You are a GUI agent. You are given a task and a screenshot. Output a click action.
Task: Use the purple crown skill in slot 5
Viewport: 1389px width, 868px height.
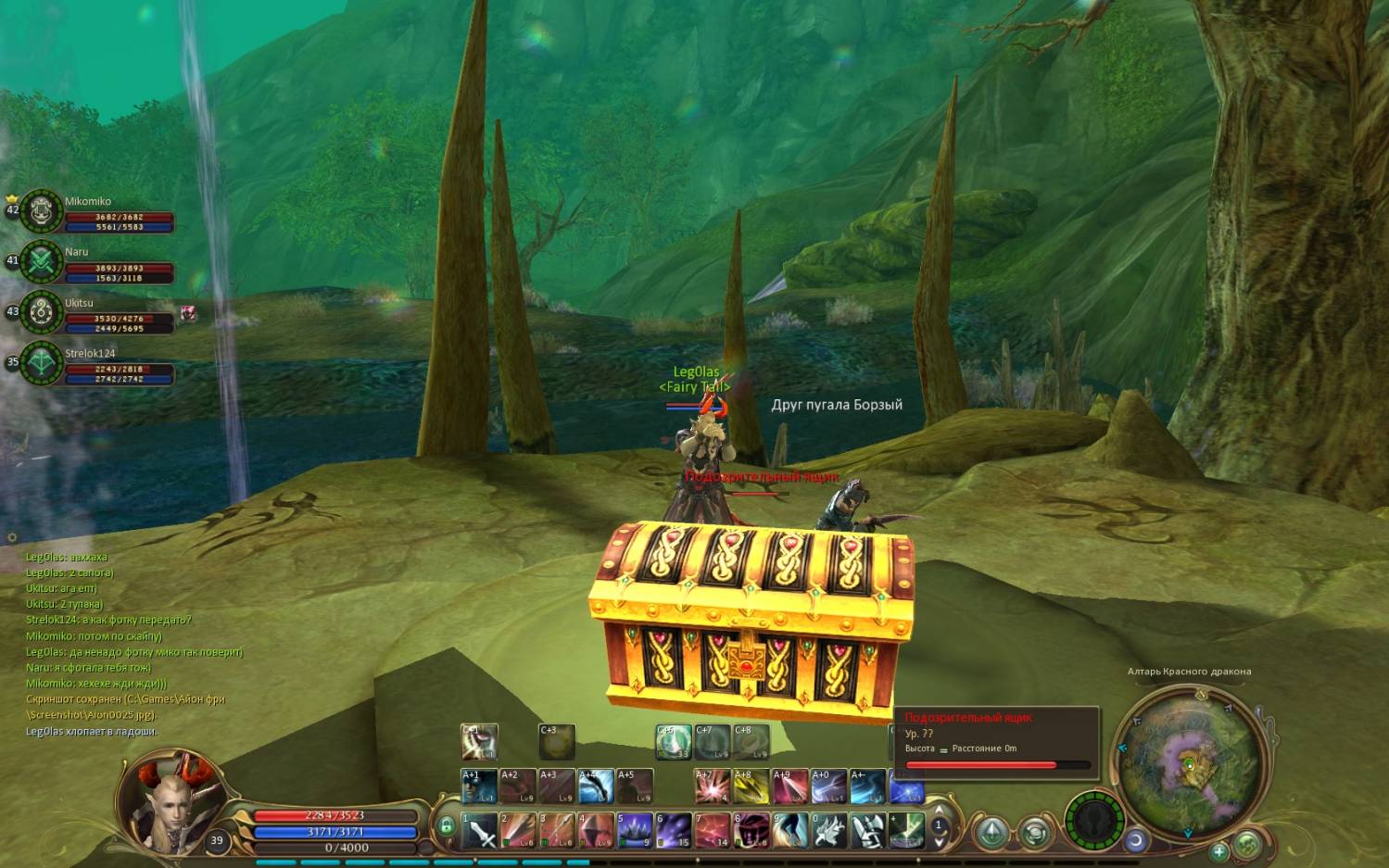pyautogui.click(x=635, y=830)
